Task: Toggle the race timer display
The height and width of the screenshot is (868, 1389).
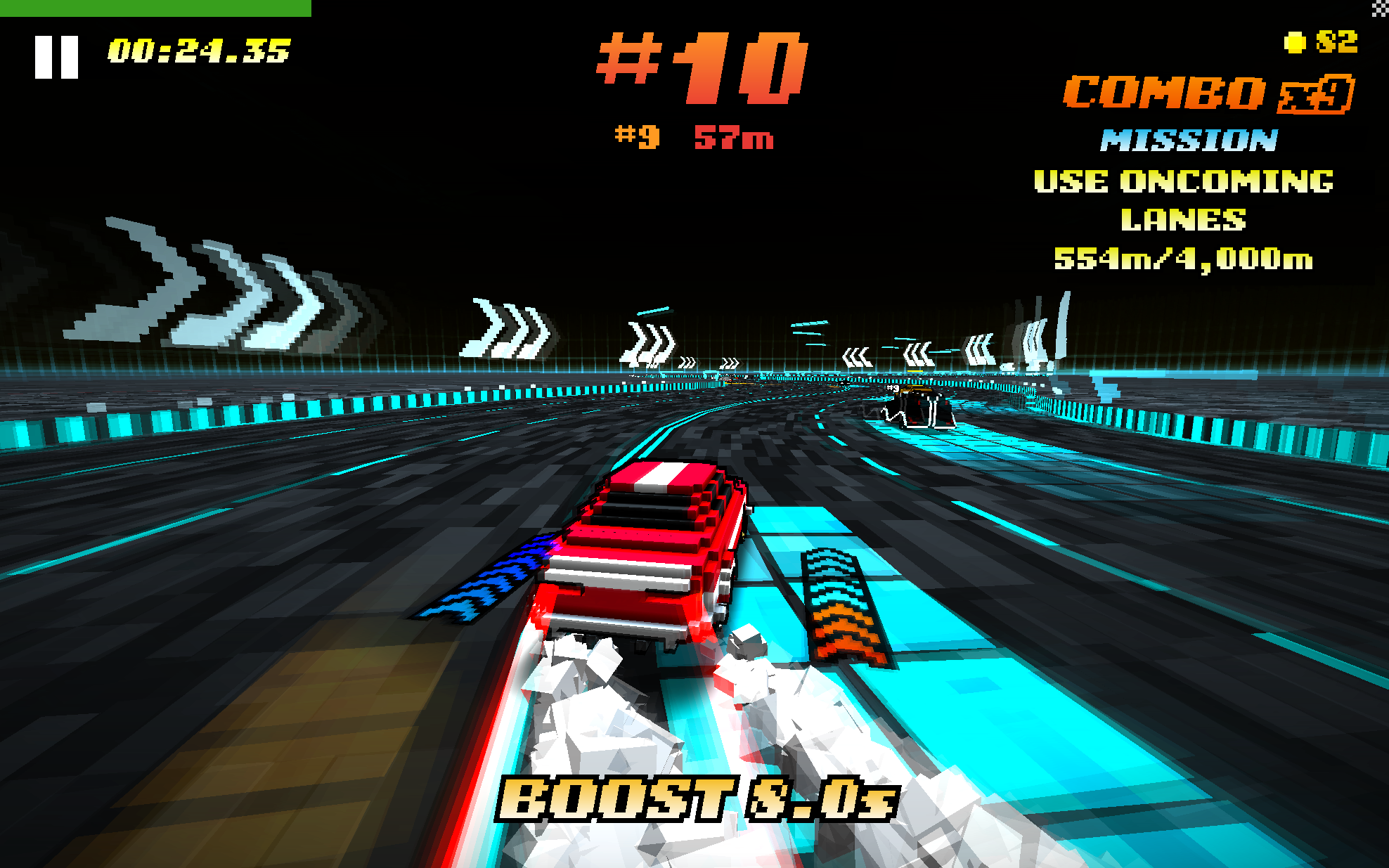Action: [x=199, y=49]
